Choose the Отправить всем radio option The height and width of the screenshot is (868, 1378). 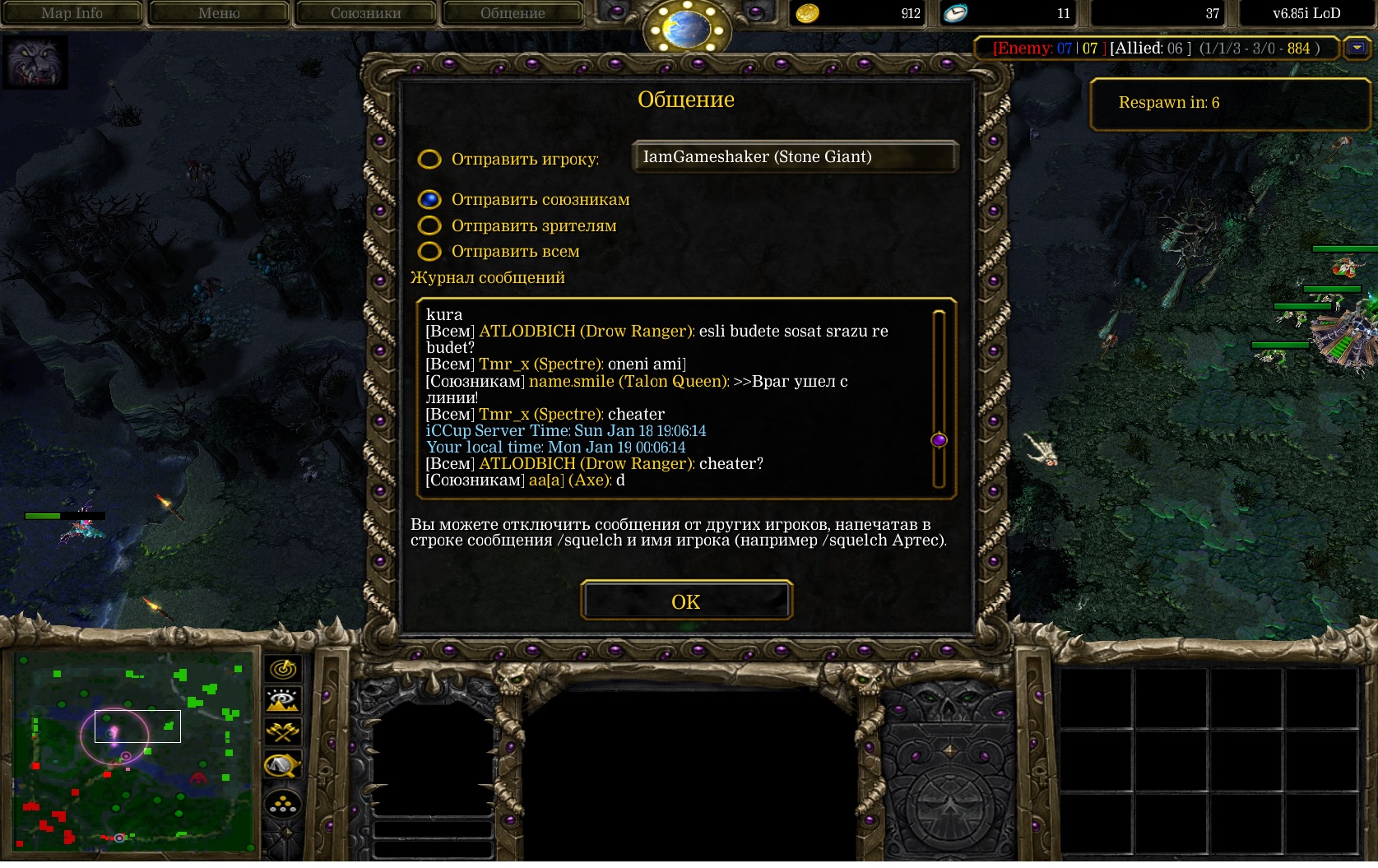429,251
